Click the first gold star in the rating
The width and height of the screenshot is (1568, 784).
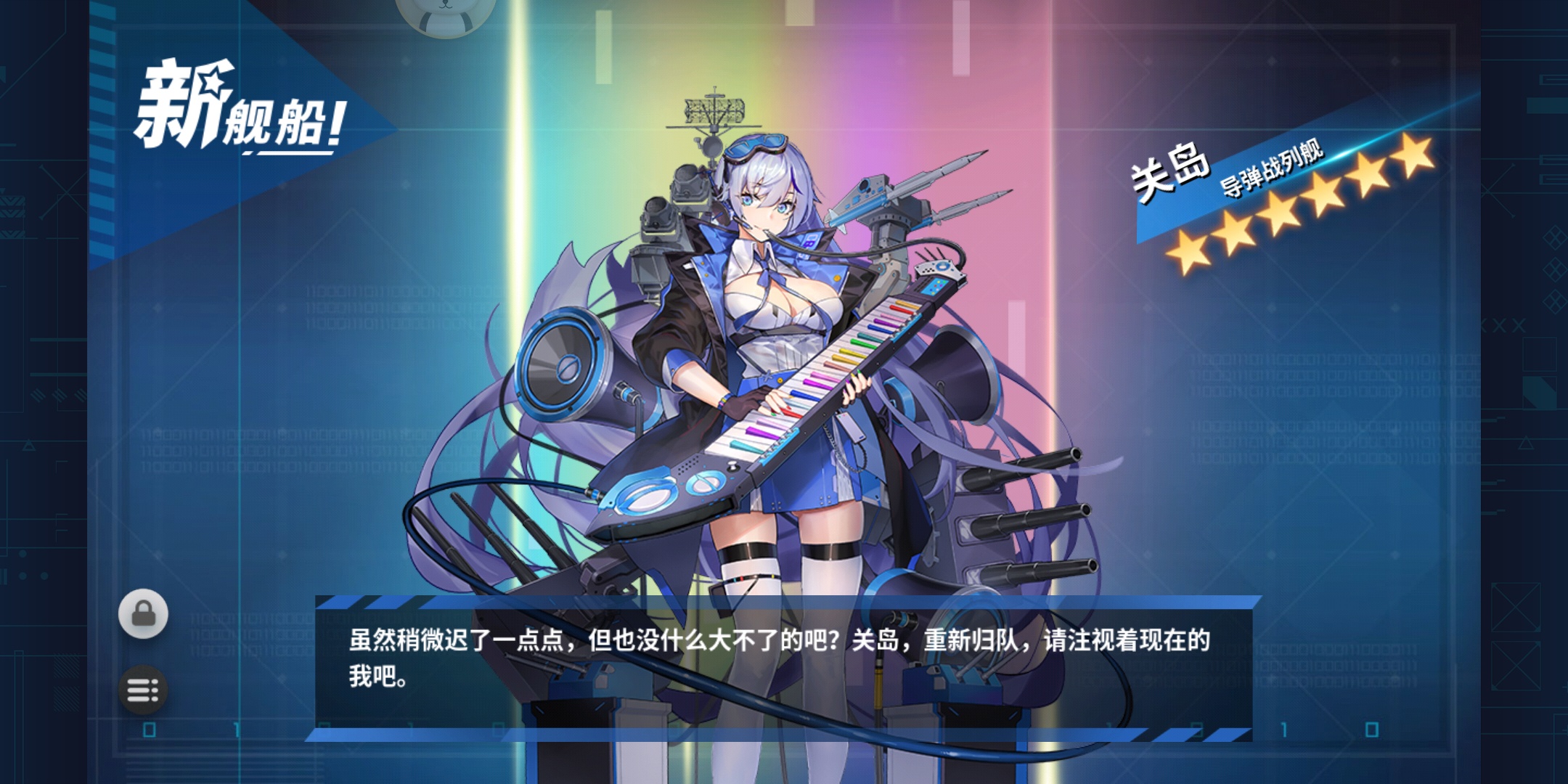[x=1188, y=250]
